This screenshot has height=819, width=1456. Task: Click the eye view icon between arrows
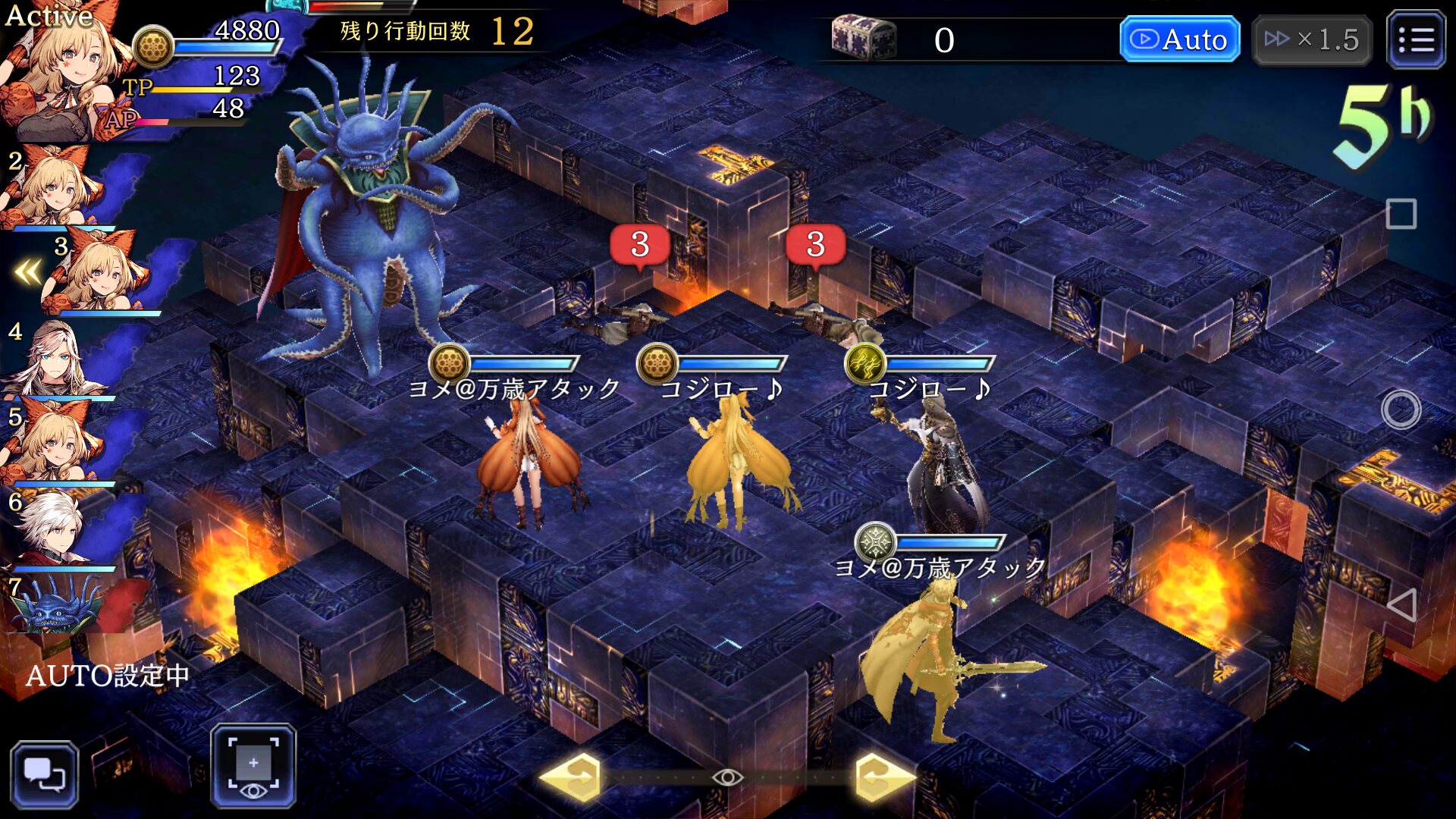coord(727,777)
